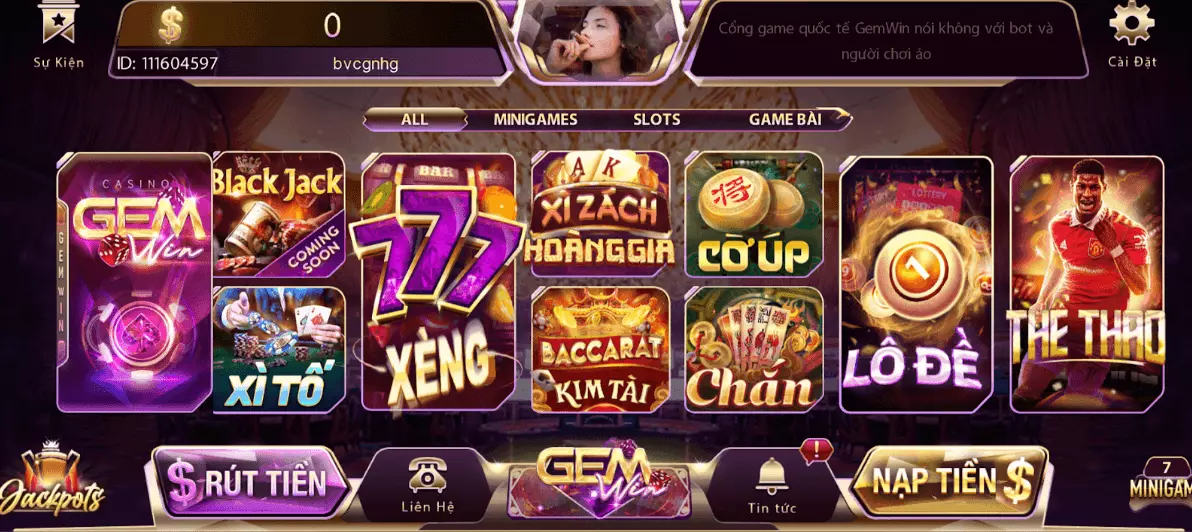1192x532 pixels.
Task: Open the Liên Hệ contact phone button
Action: (x=428, y=485)
